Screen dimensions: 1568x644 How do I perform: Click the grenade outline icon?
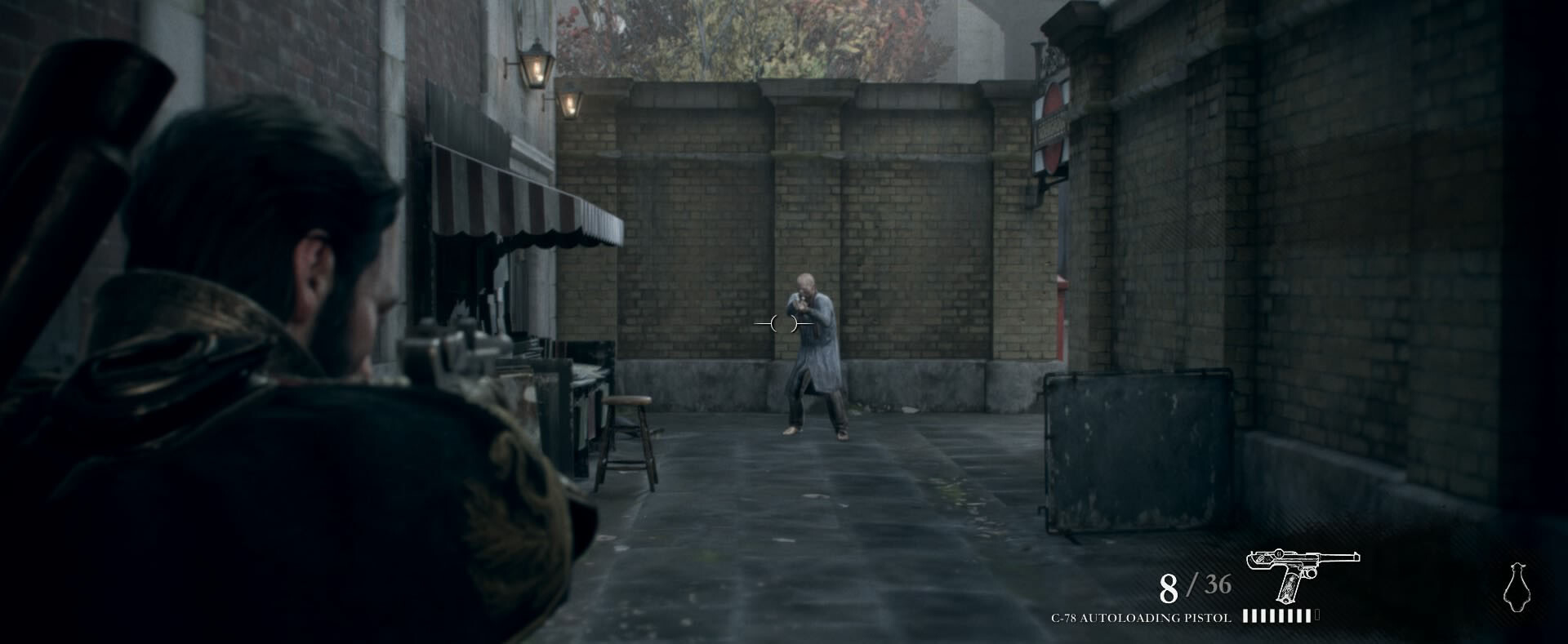click(x=1517, y=587)
